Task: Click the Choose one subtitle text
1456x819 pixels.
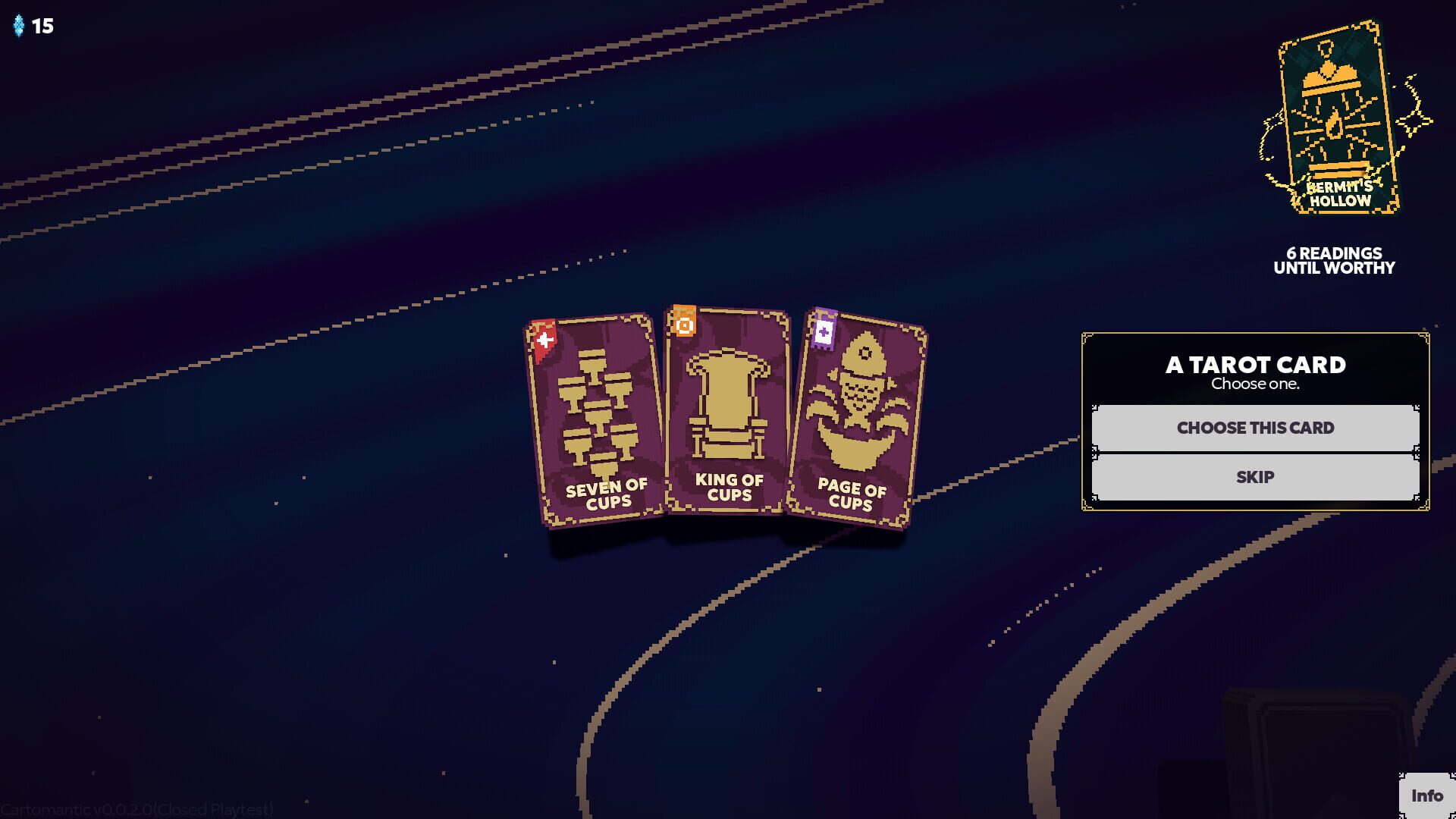Action: (1255, 384)
